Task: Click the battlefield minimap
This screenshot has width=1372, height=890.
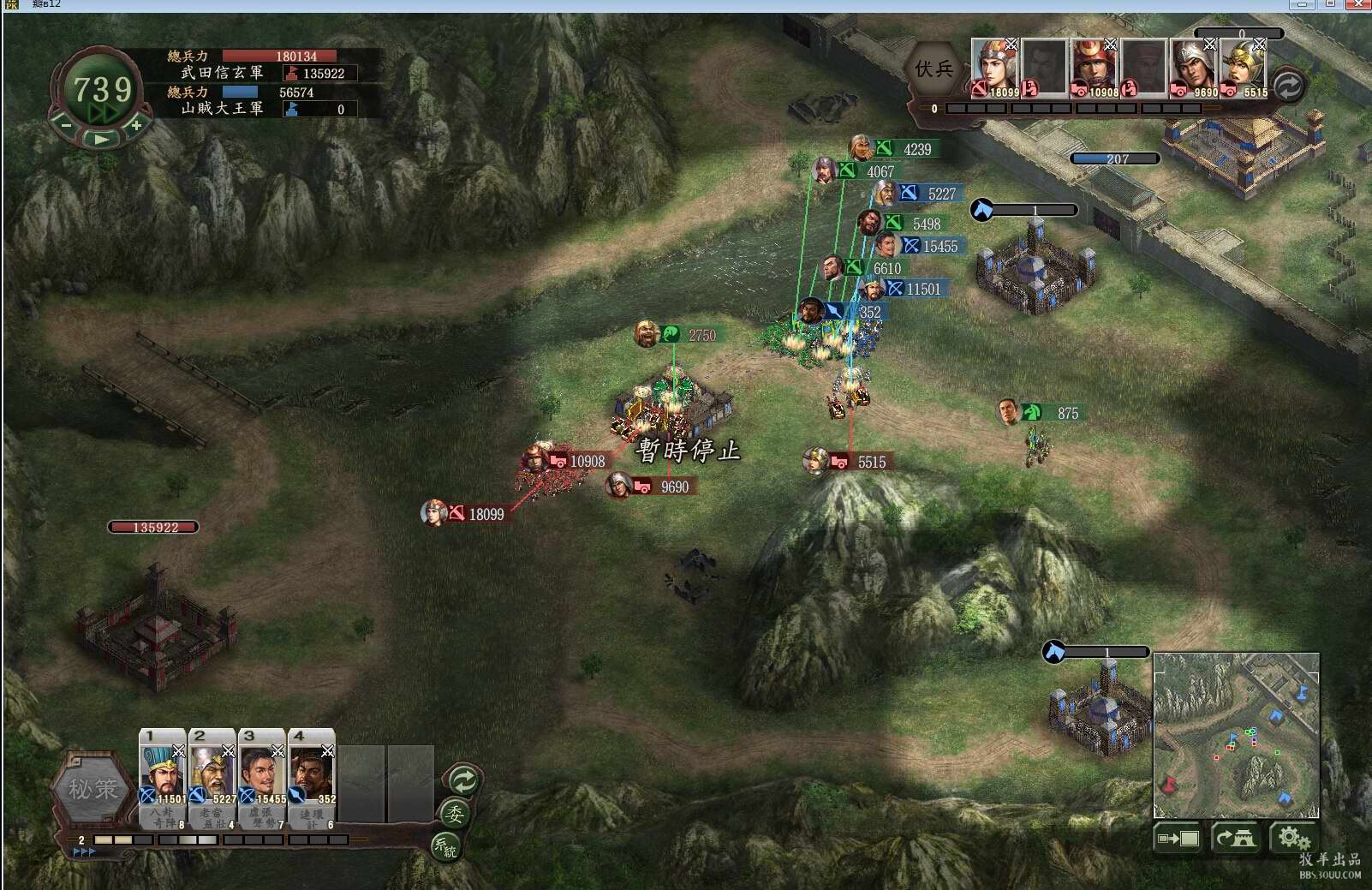Action: click(x=1236, y=735)
